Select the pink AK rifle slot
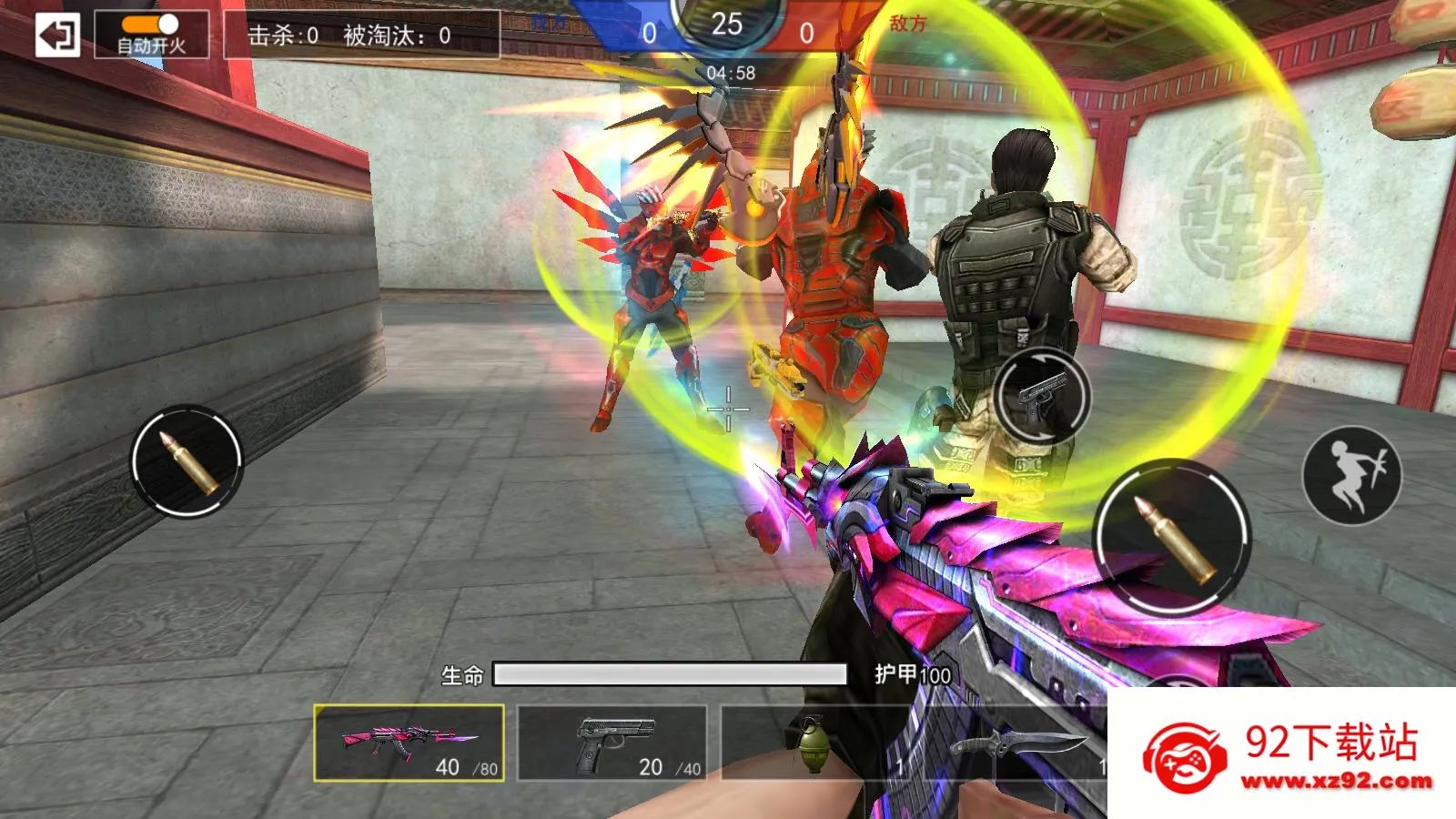Viewport: 1456px width, 819px height. click(409, 743)
